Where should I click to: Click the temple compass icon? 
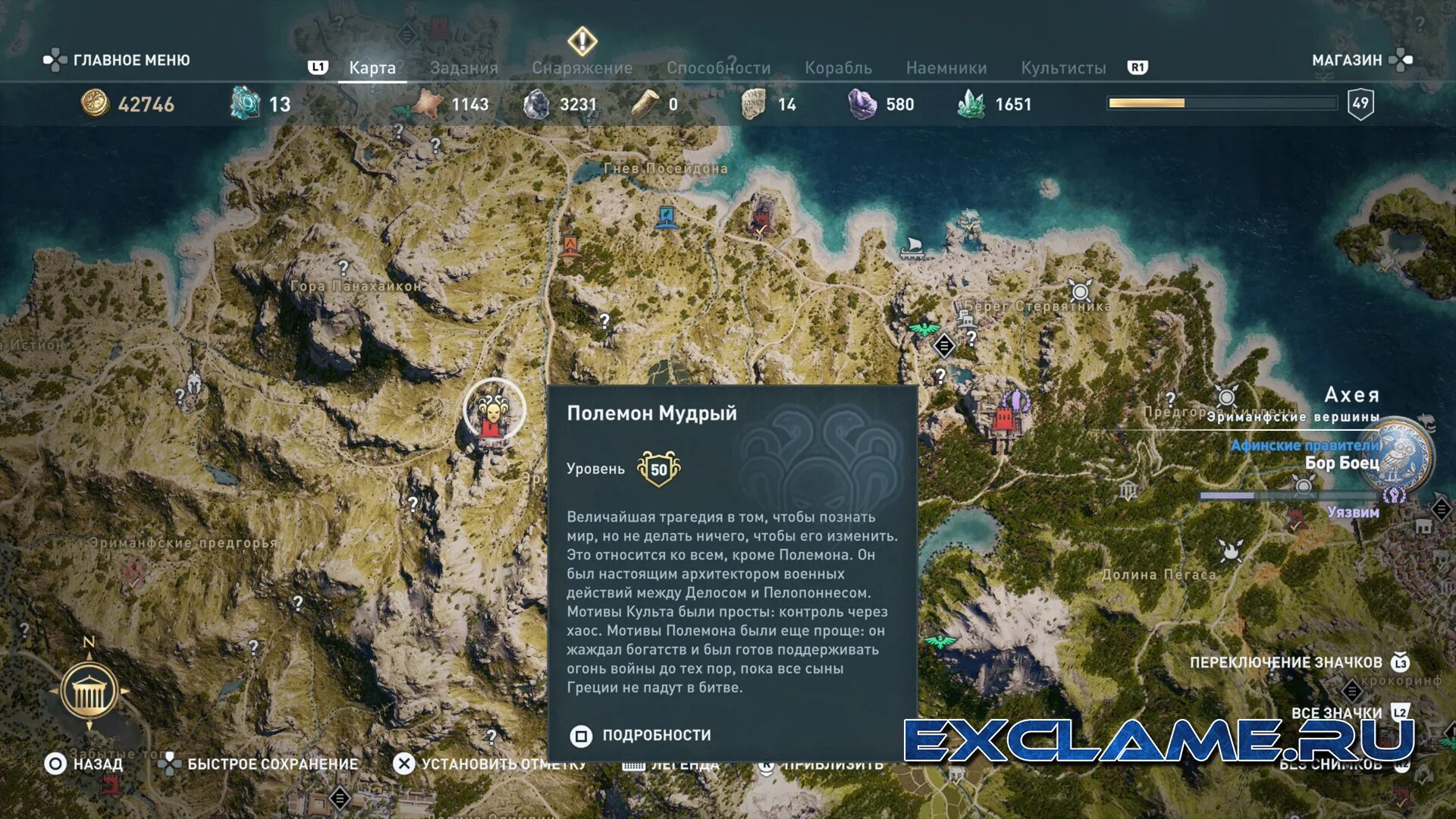(89, 691)
